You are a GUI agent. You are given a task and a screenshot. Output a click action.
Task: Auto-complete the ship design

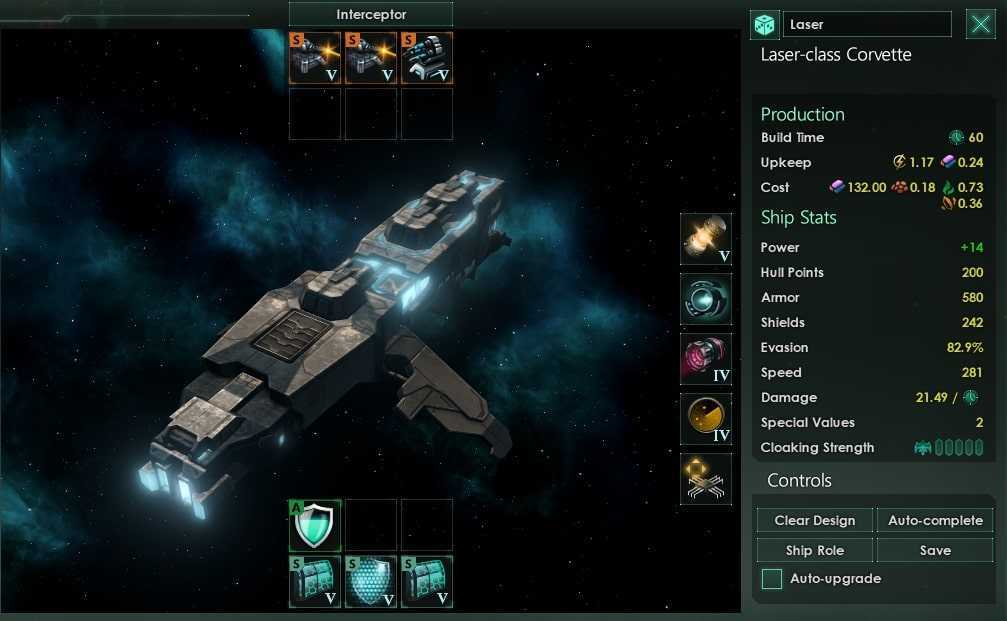(x=935, y=520)
